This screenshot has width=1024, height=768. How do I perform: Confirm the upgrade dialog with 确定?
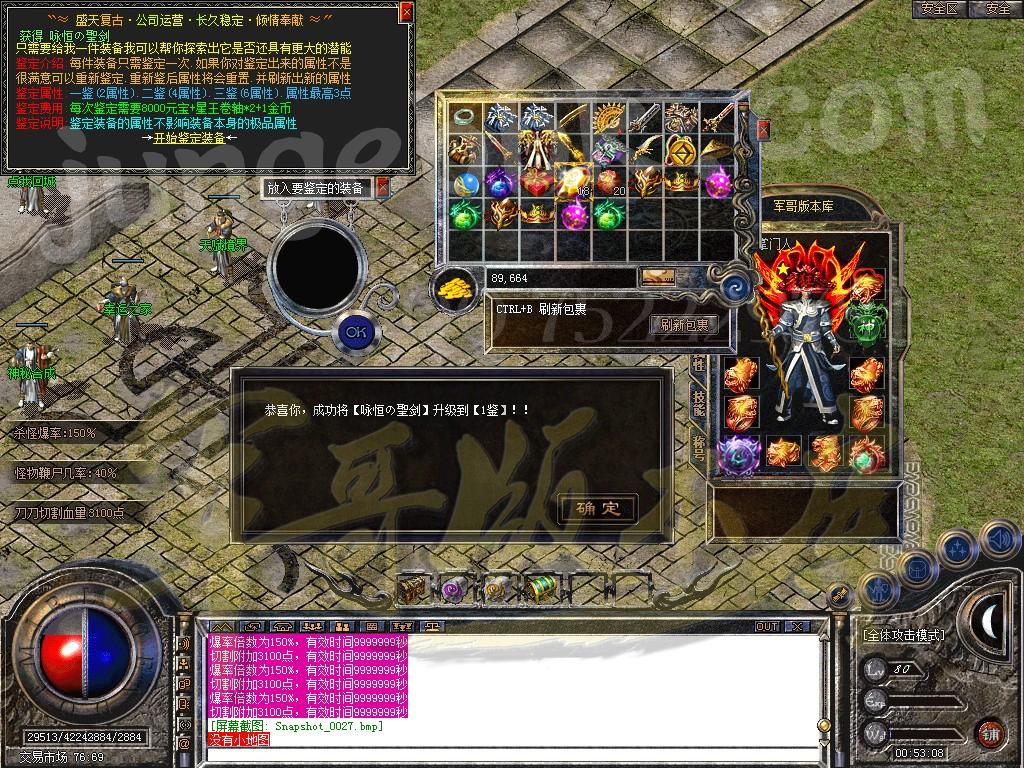(x=597, y=508)
